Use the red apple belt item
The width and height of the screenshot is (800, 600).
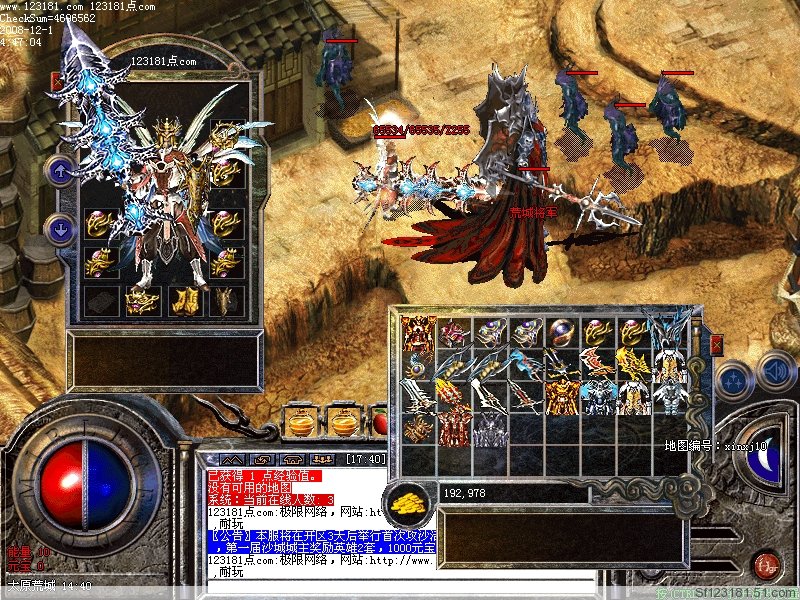(x=380, y=421)
